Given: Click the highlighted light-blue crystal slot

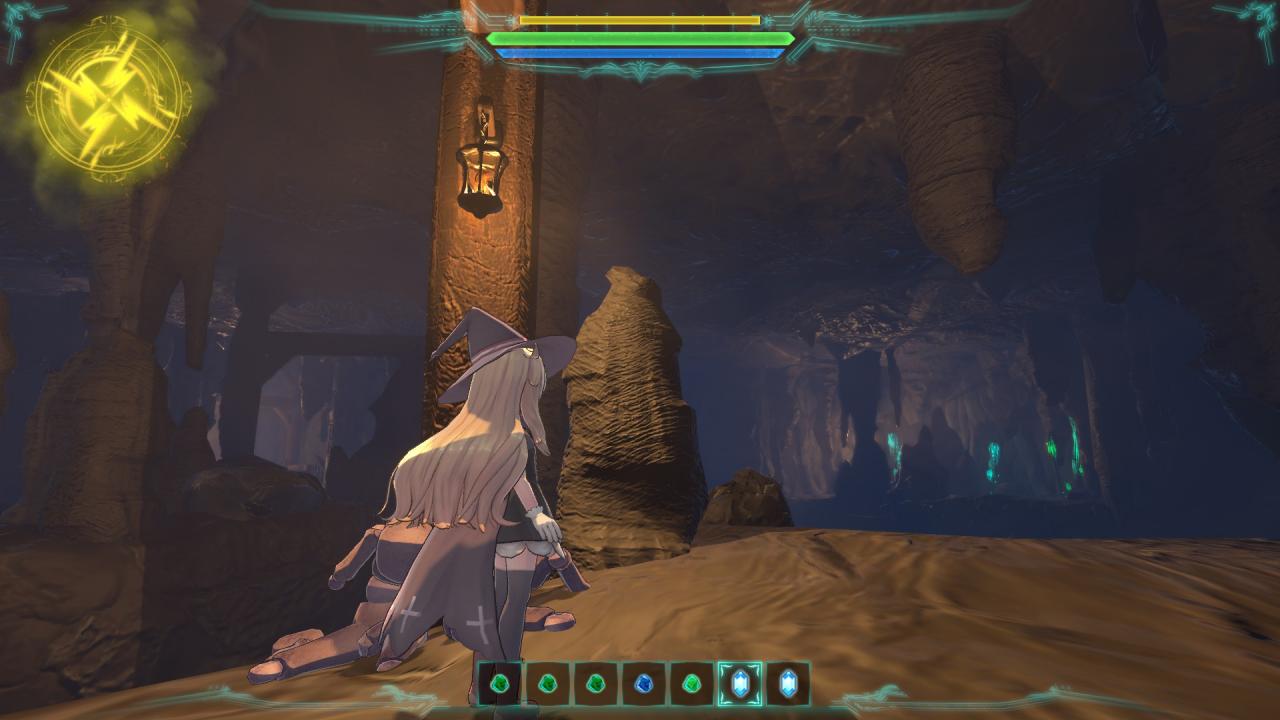Looking at the screenshot, I should click(x=740, y=684).
